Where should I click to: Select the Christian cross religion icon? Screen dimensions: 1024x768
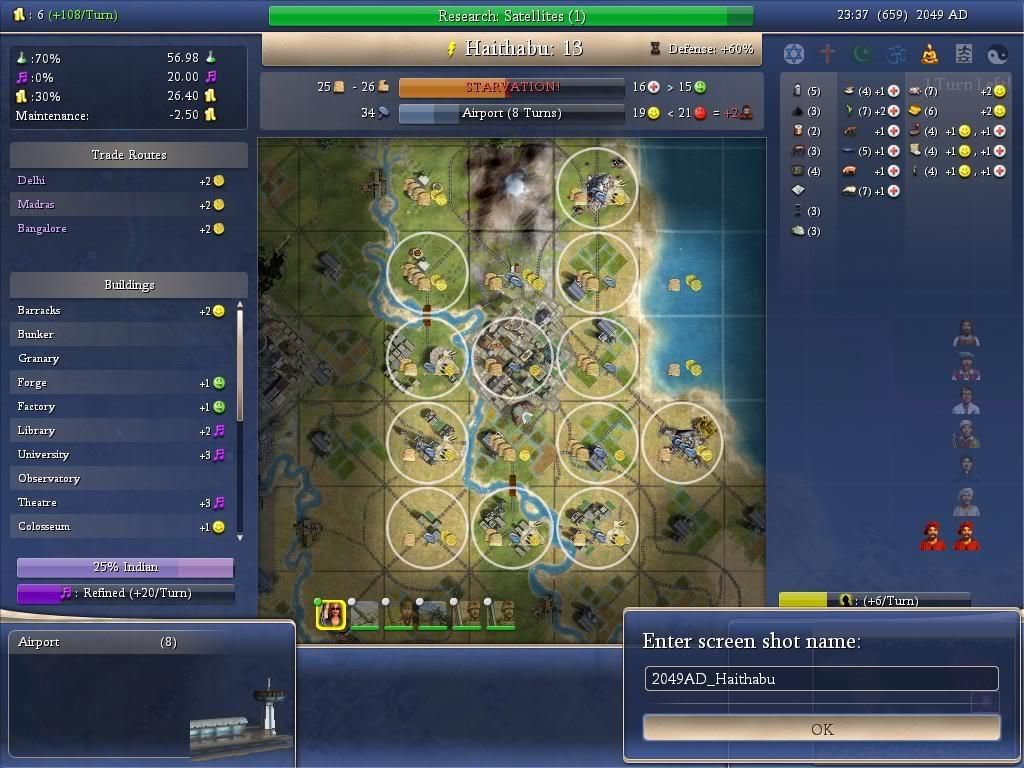pos(828,54)
